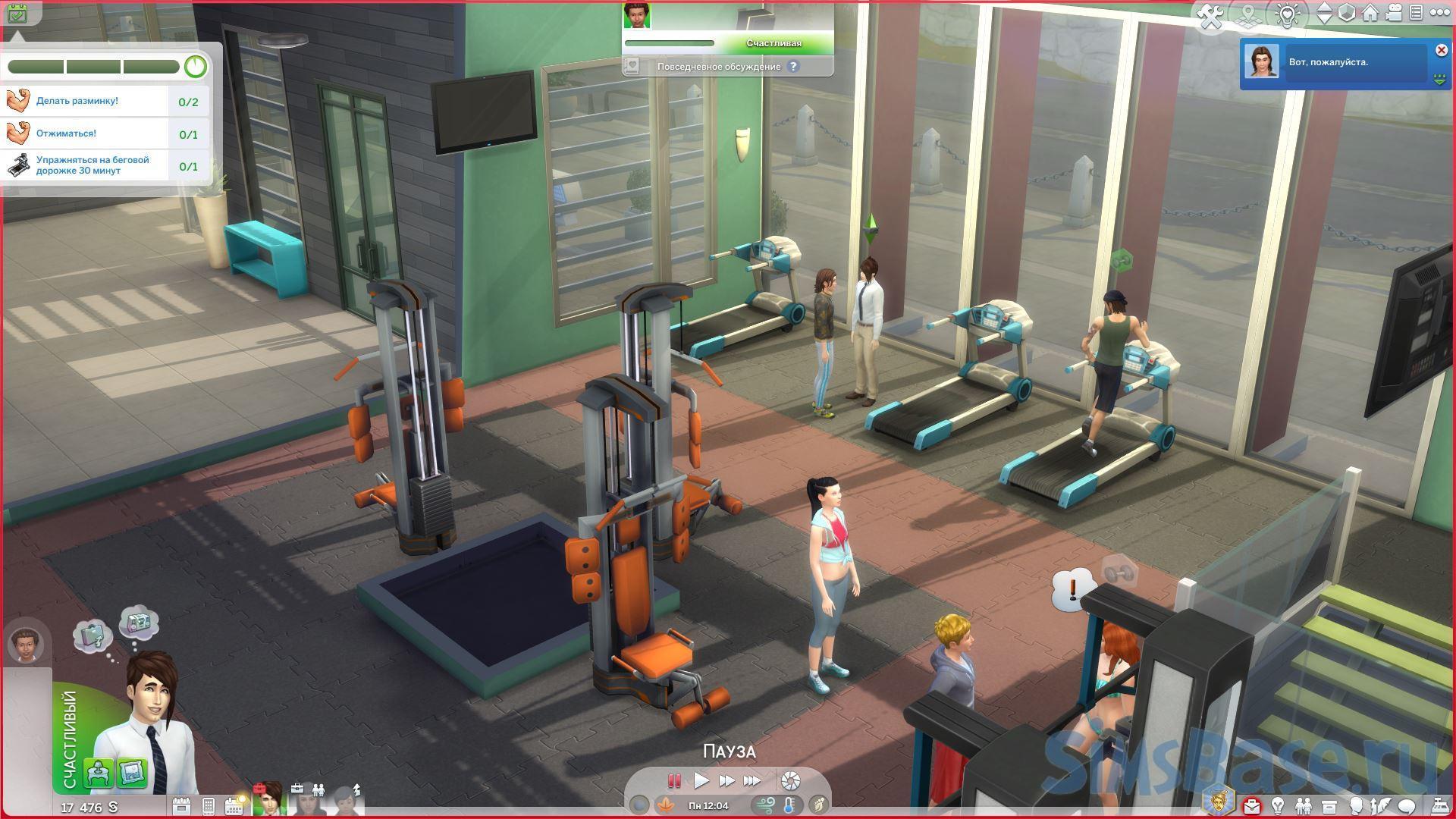The image size is (1456, 819).
Task: Open the Career panel briefcase icon
Action: pos(1252,805)
